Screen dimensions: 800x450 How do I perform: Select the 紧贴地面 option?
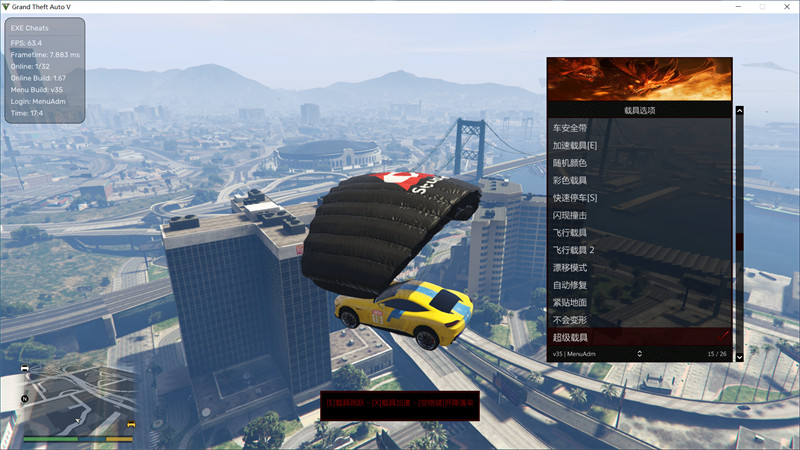click(x=571, y=302)
